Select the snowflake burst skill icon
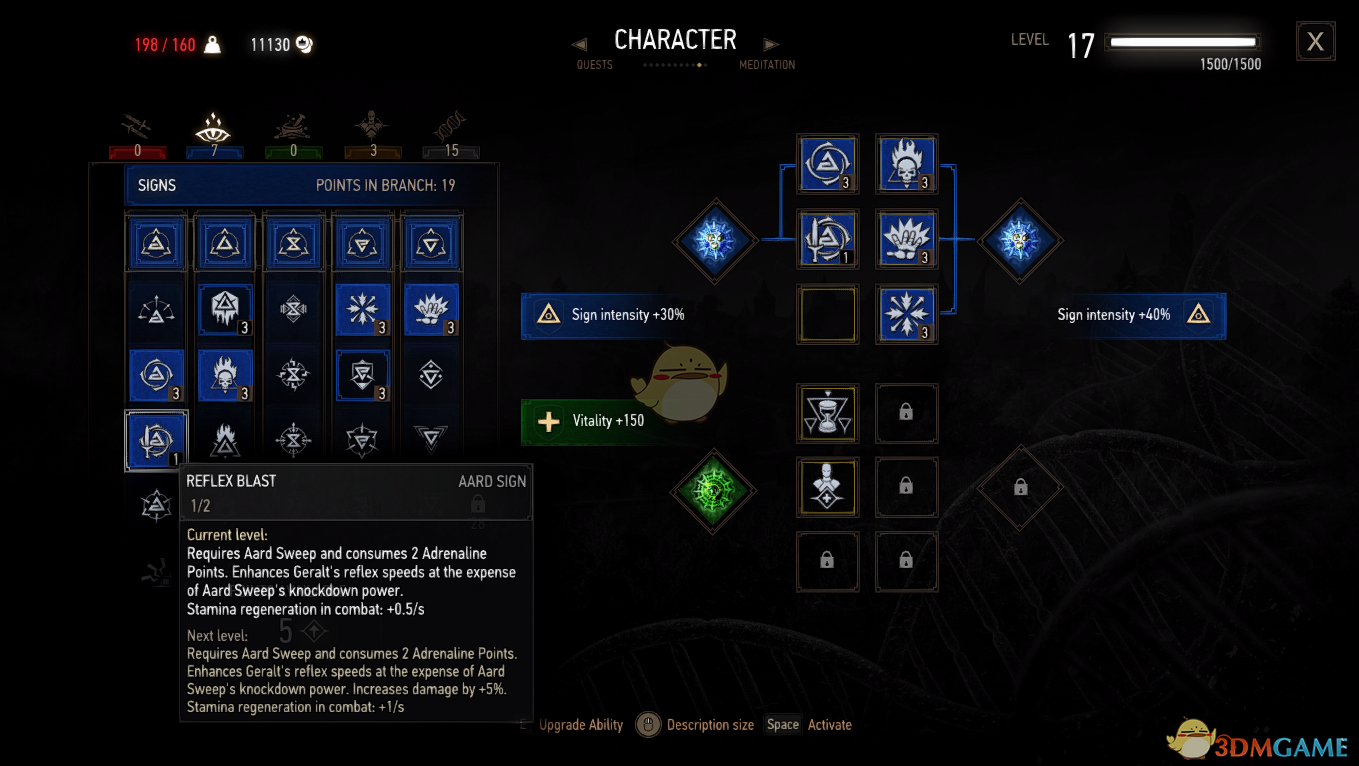Viewport: 1359px width, 766px height. coord(906,314)
